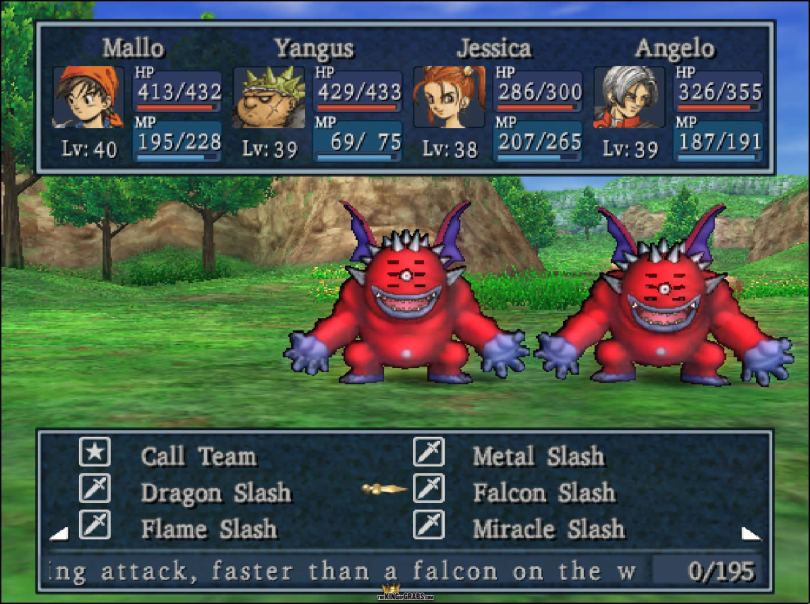Viewport: 810px width, 604px height.
Task: Choose the Falcon Slash skill
Action: pos(544,493)
